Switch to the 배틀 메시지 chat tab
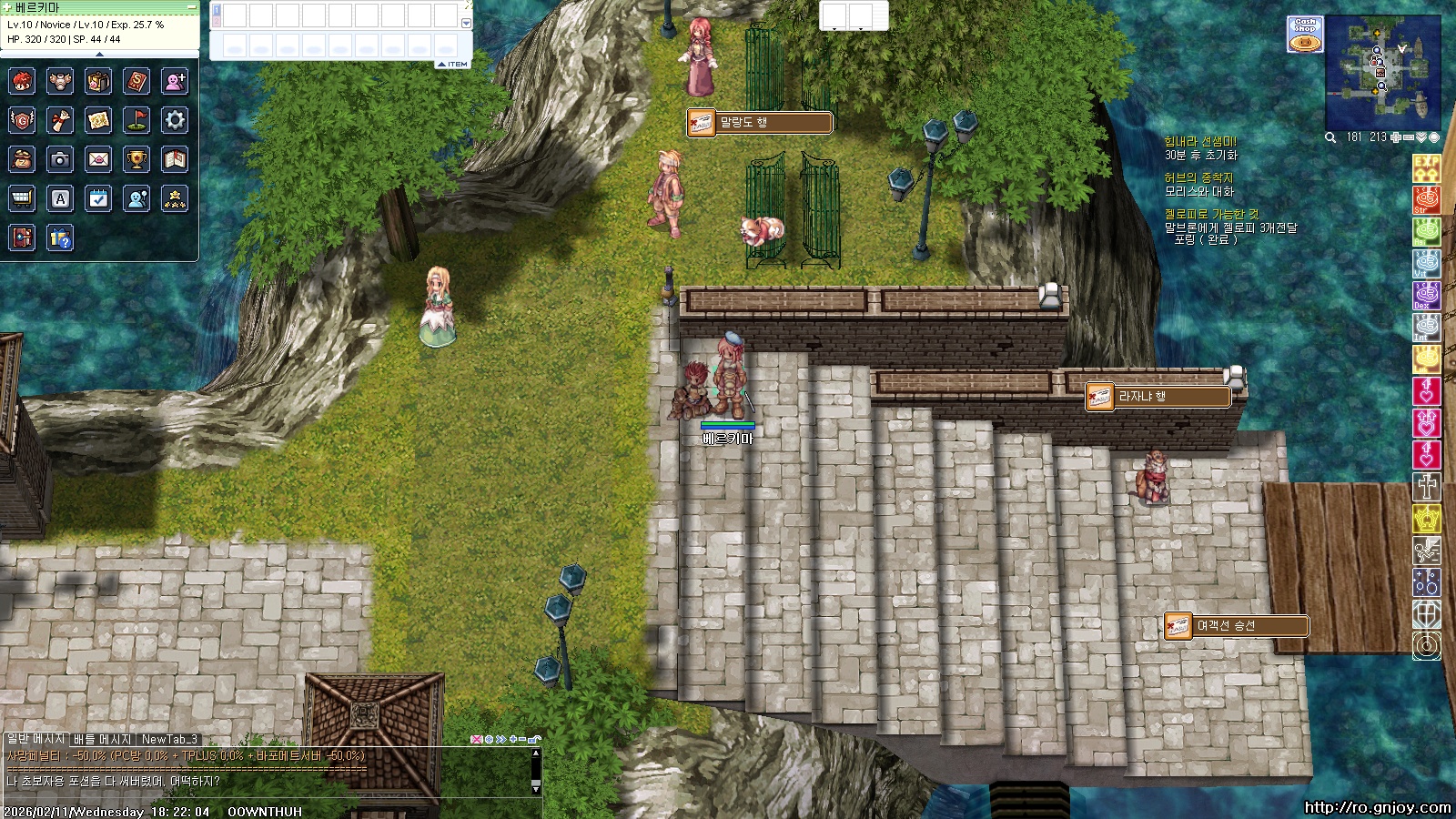 pos(102,739)
